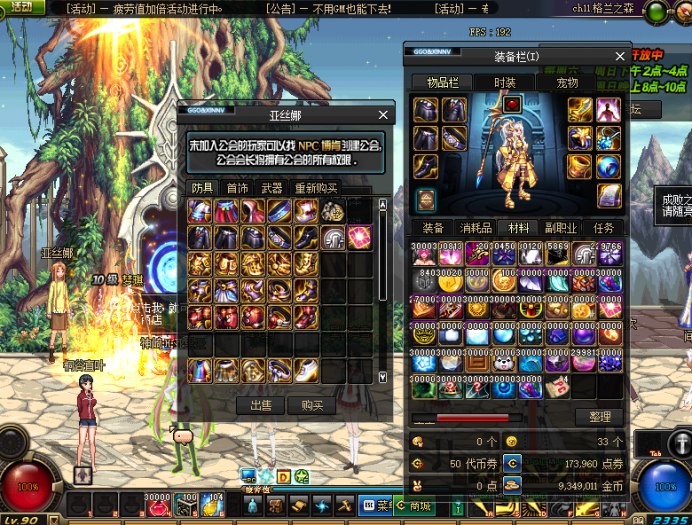
Task: Select the 防具 shop tab
Action: 203,188
